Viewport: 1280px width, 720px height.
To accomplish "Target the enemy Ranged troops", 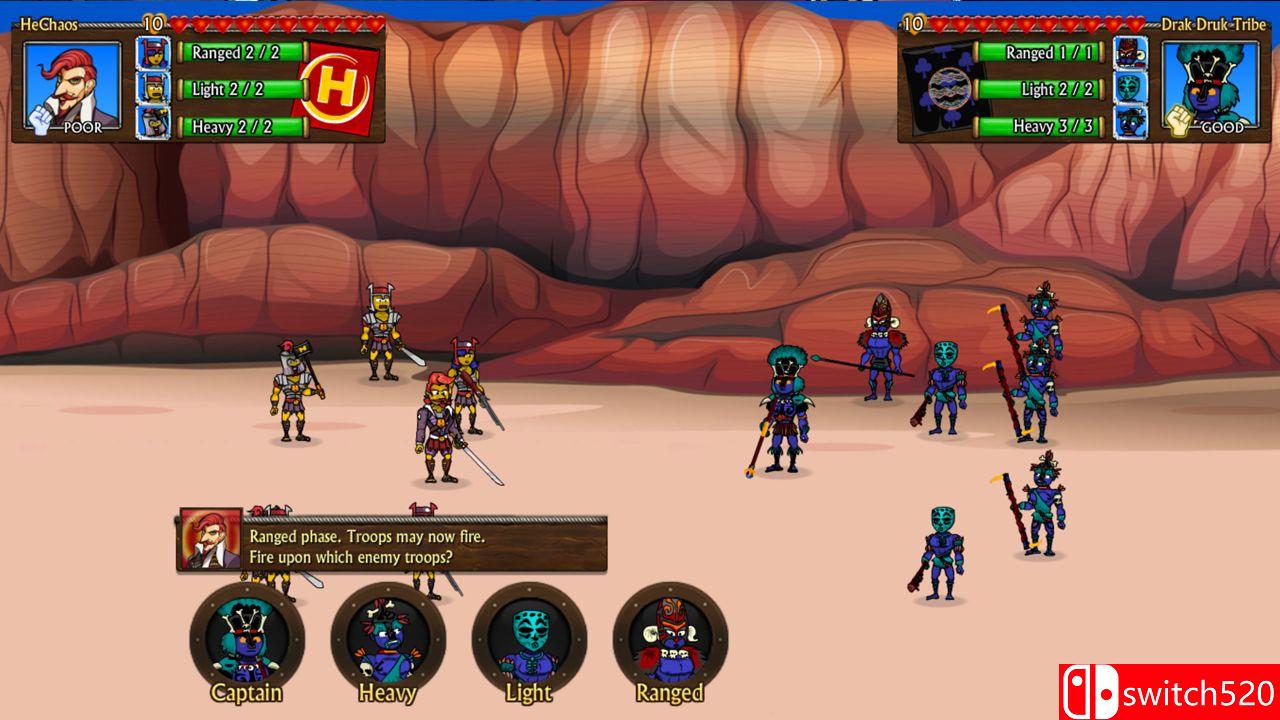I will coord(670,639).
